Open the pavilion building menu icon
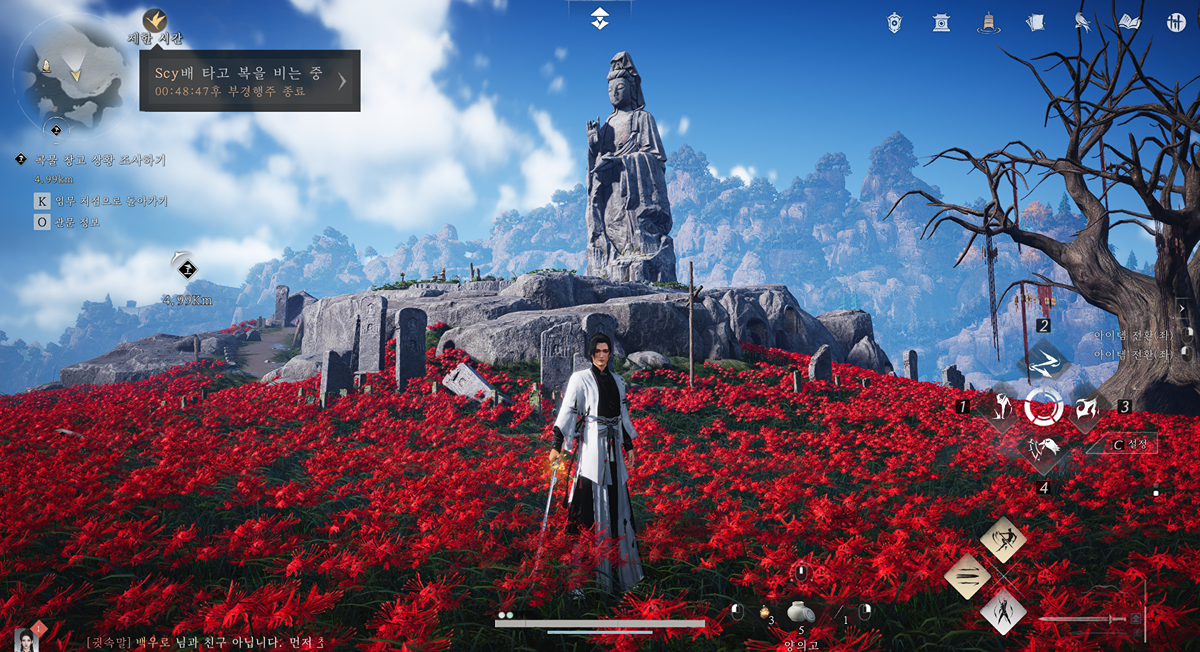This screenshot has height=652, width=1200. click(x=941, y=22)
